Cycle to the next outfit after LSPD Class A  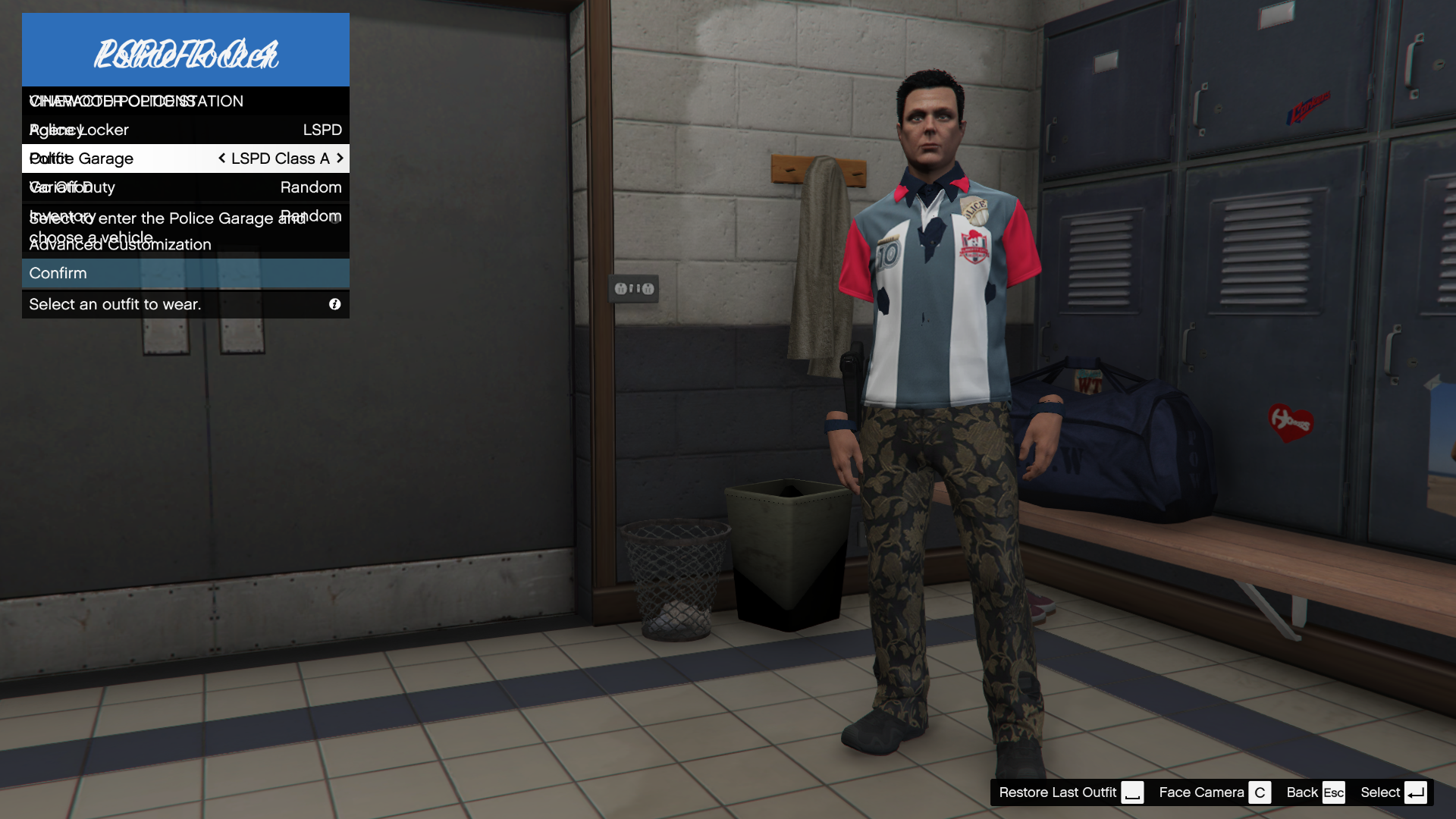click(340, 158)
